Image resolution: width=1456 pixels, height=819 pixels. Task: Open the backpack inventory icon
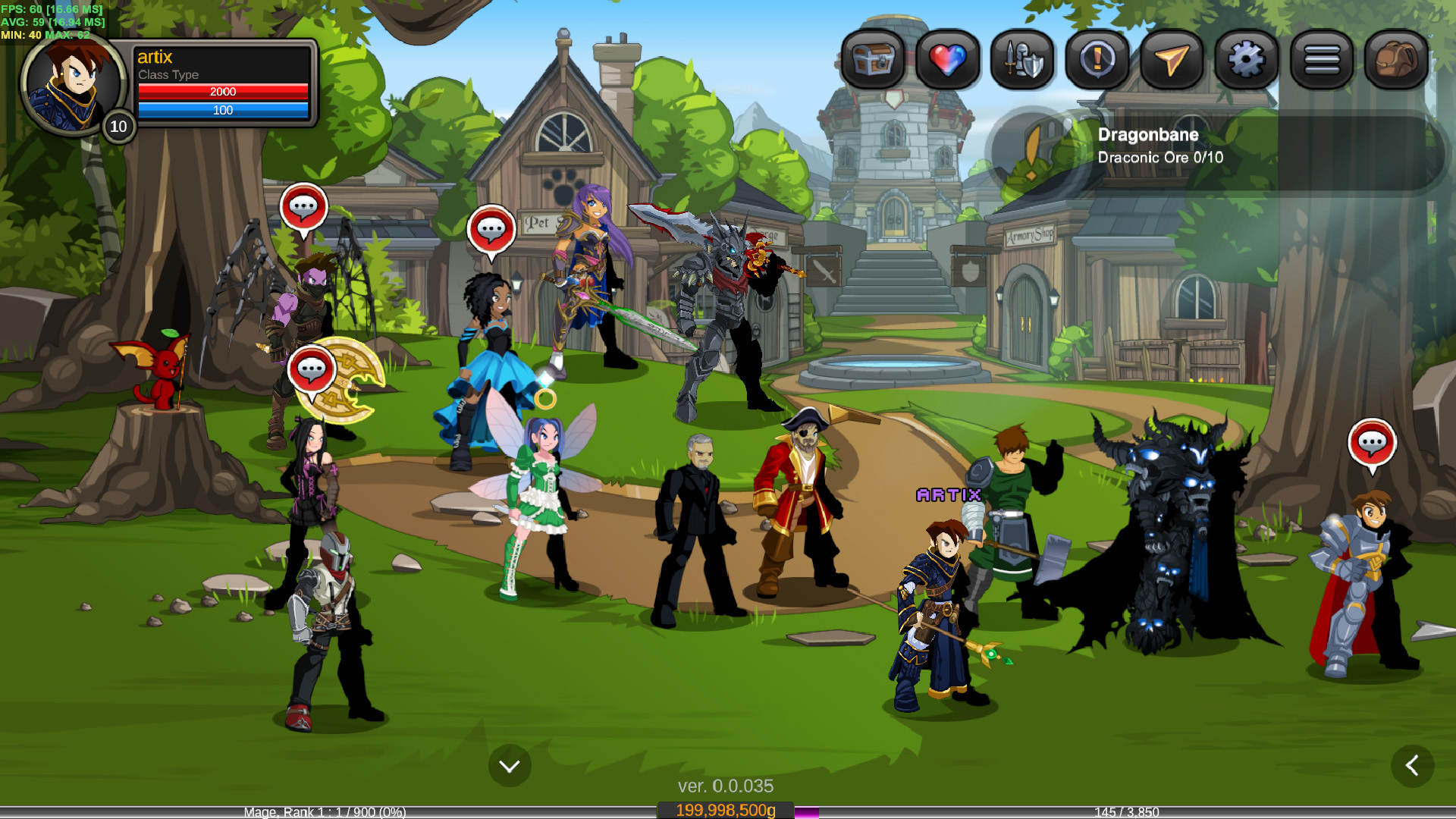coord(1395,61)
